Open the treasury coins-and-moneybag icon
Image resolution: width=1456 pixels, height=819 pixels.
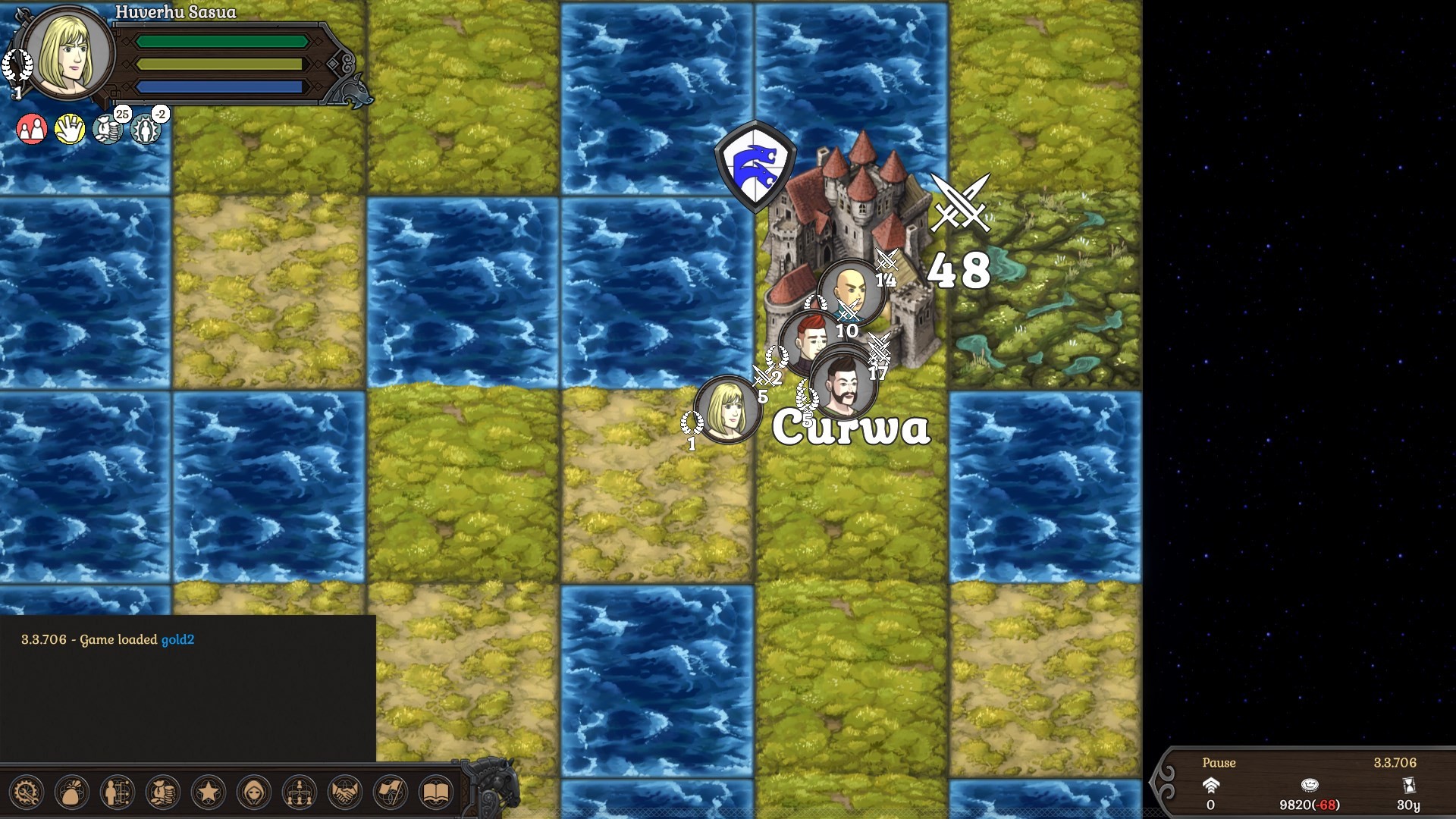(165, 792)
